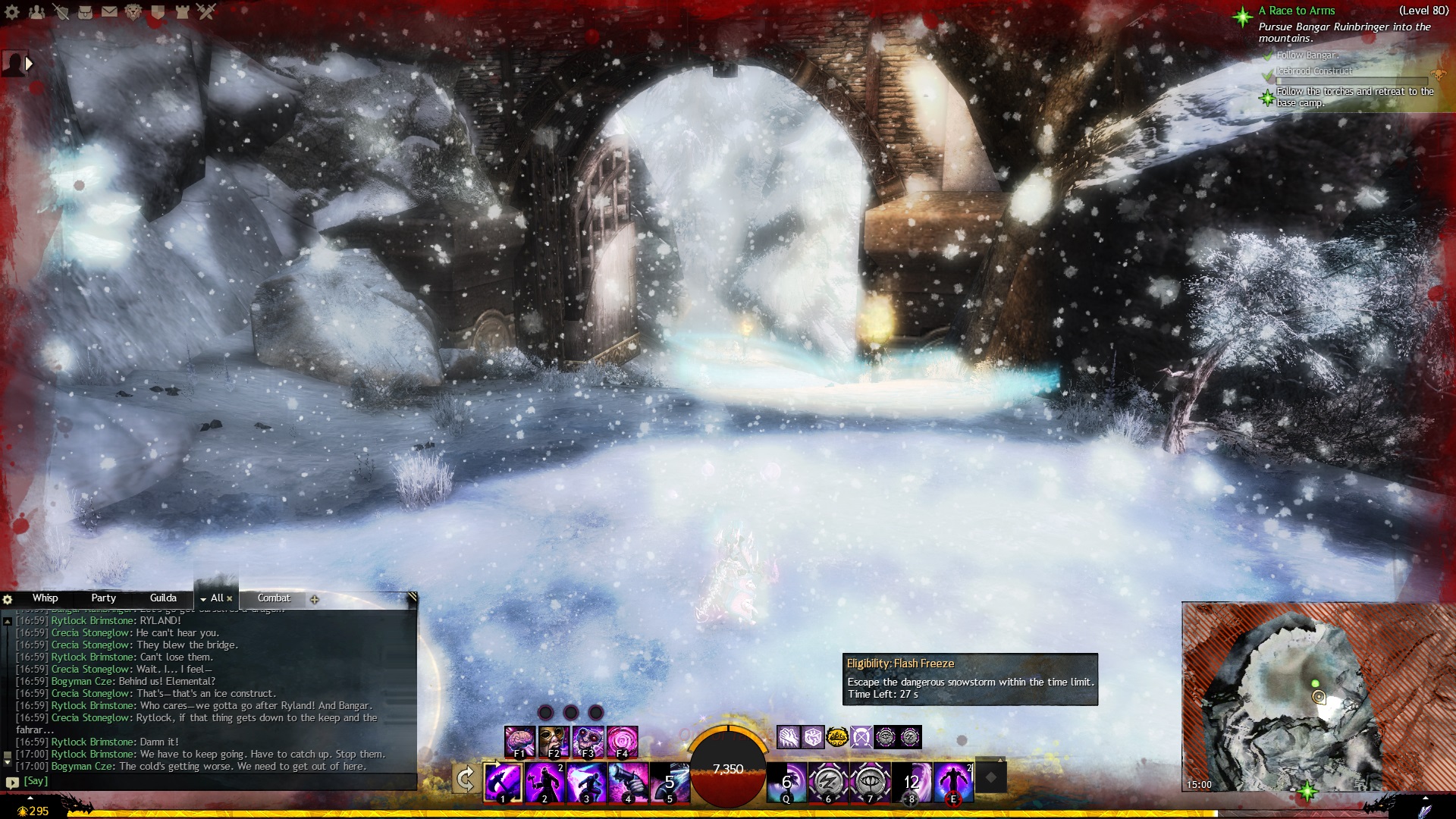
Task: Click the minimap
Action: [x=1318, y=698]
